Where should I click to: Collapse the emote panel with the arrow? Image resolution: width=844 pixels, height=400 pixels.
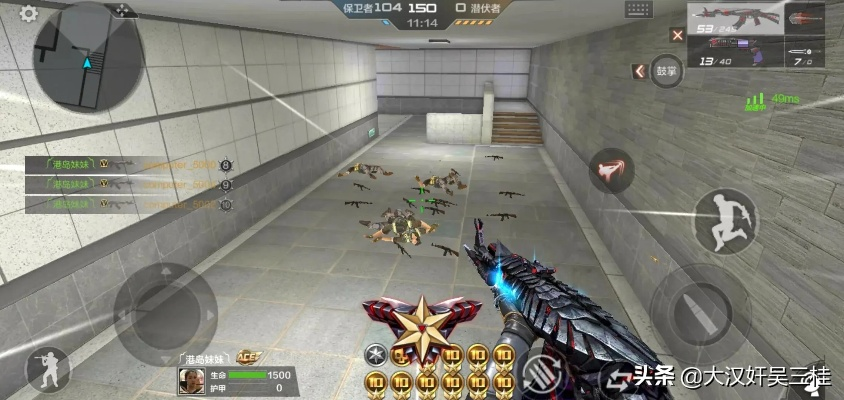click(639, 71)
